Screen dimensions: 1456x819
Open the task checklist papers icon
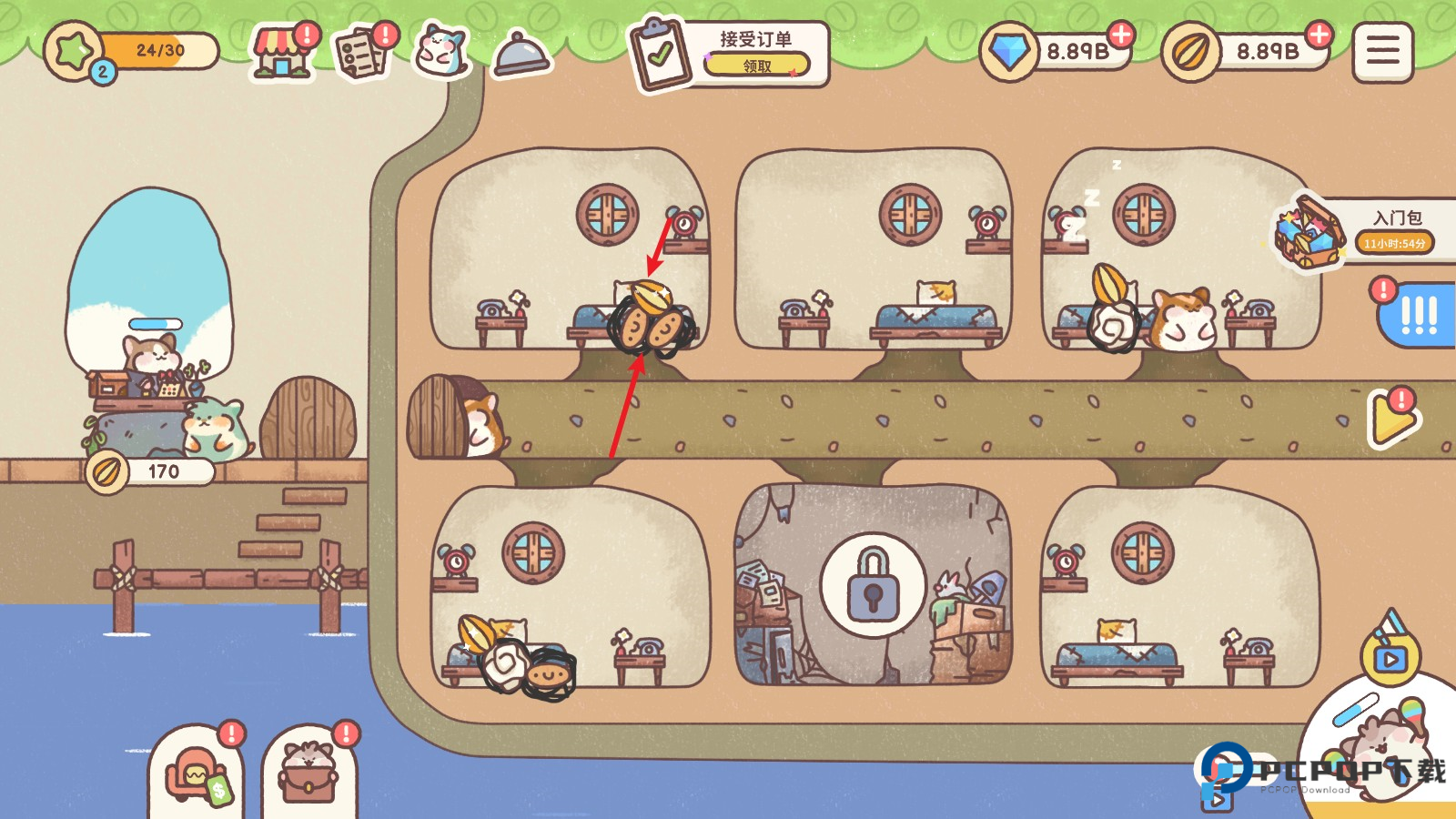coord(362,53)
